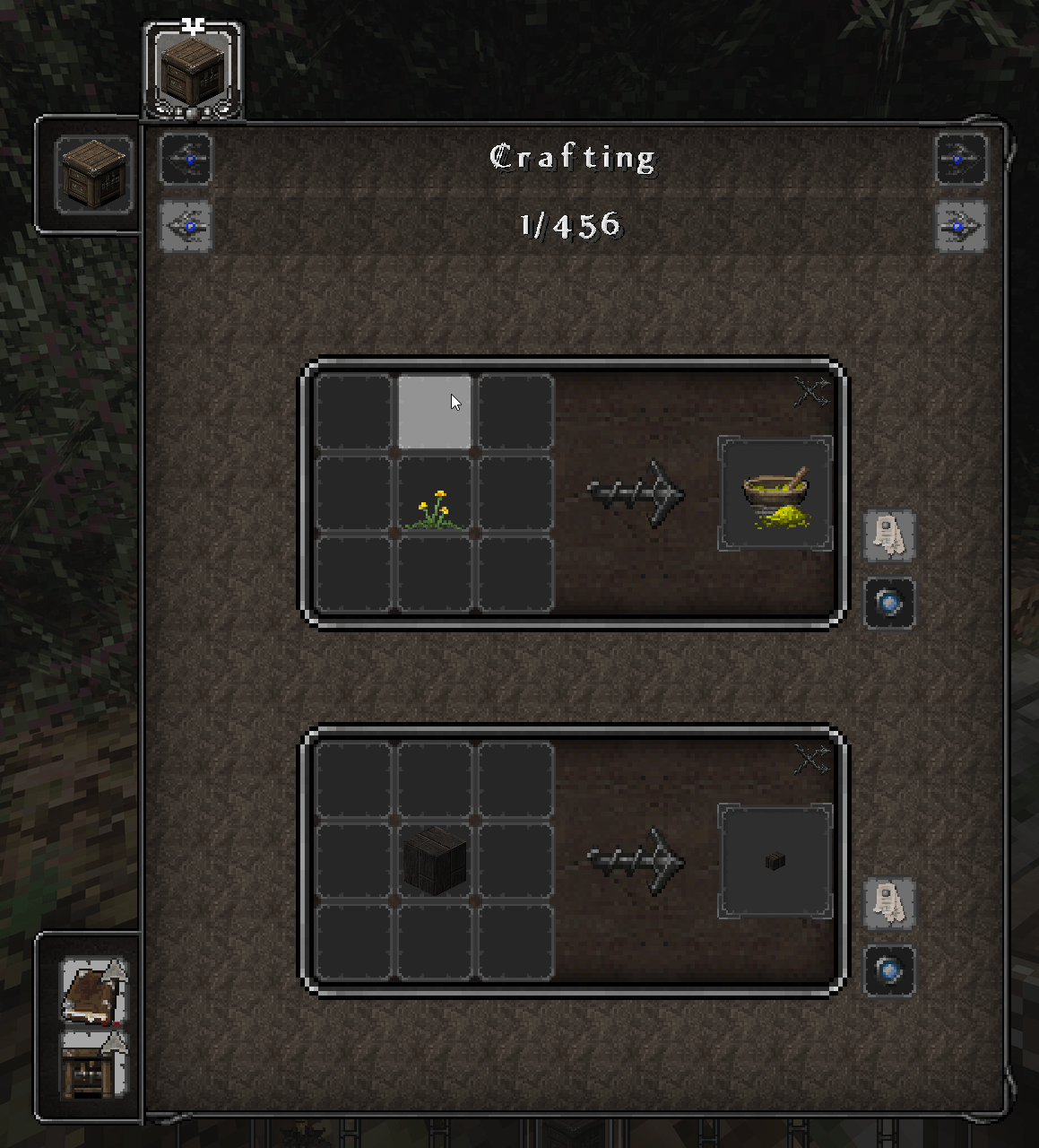Select the dark wooden plank ingredient slot
This screenshot has width=1039, height=1148.
point(435,861)
